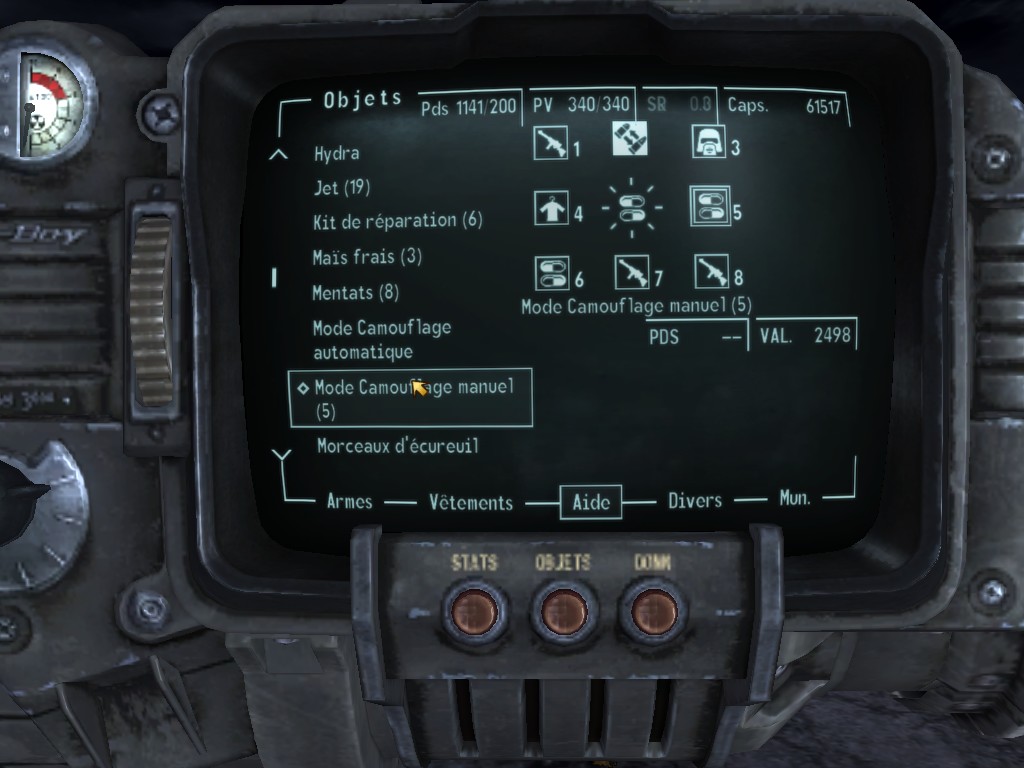Select Hydra in the item list
Viewport: 1024px width, 768px height.
336,154
